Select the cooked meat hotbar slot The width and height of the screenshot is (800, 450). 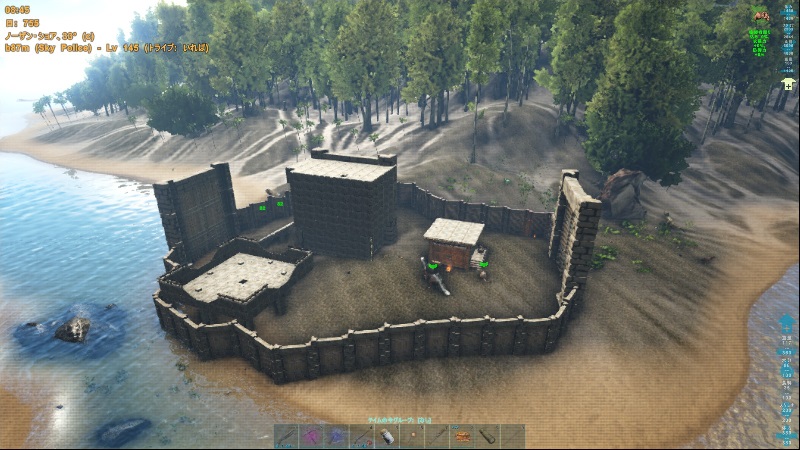[462, 436]
